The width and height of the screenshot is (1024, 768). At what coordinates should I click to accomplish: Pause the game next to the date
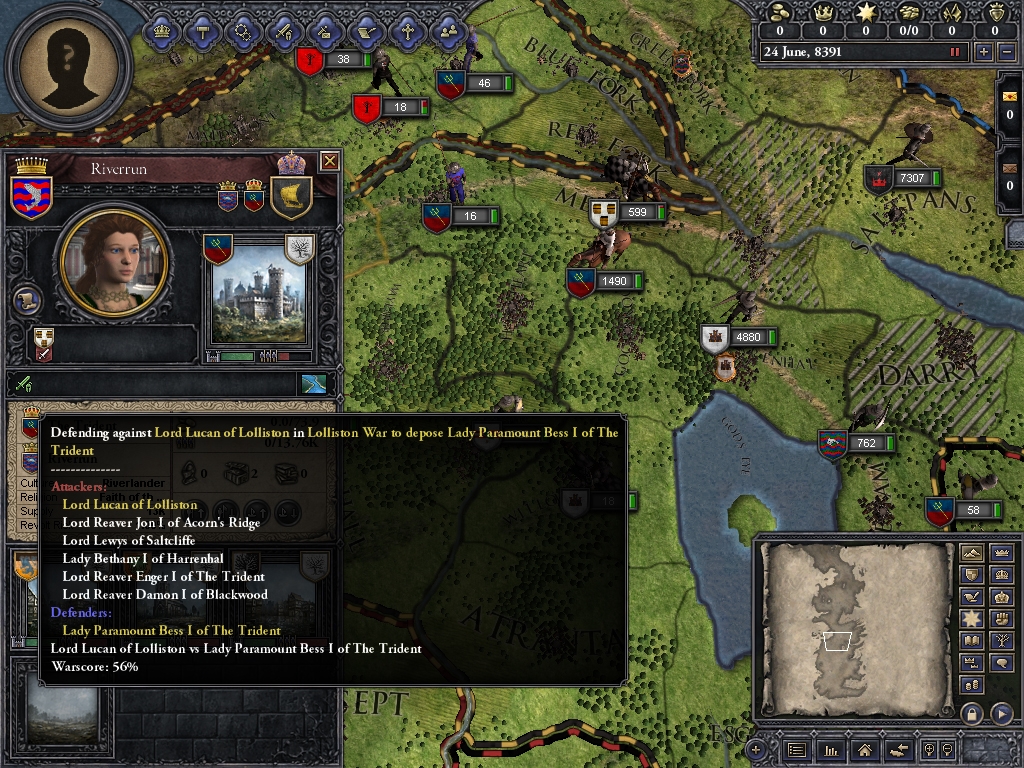pos(955,52)
